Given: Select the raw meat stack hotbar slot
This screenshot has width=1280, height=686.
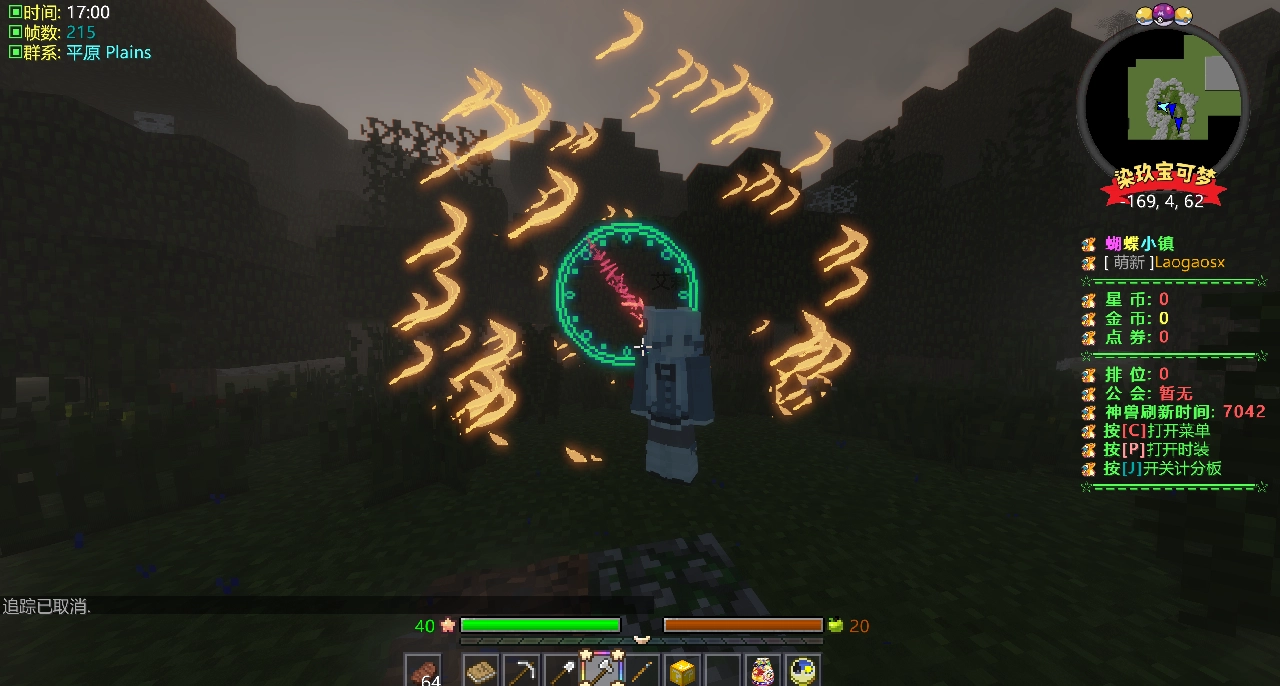Looking at the screenshot, I should pos(422,671).
